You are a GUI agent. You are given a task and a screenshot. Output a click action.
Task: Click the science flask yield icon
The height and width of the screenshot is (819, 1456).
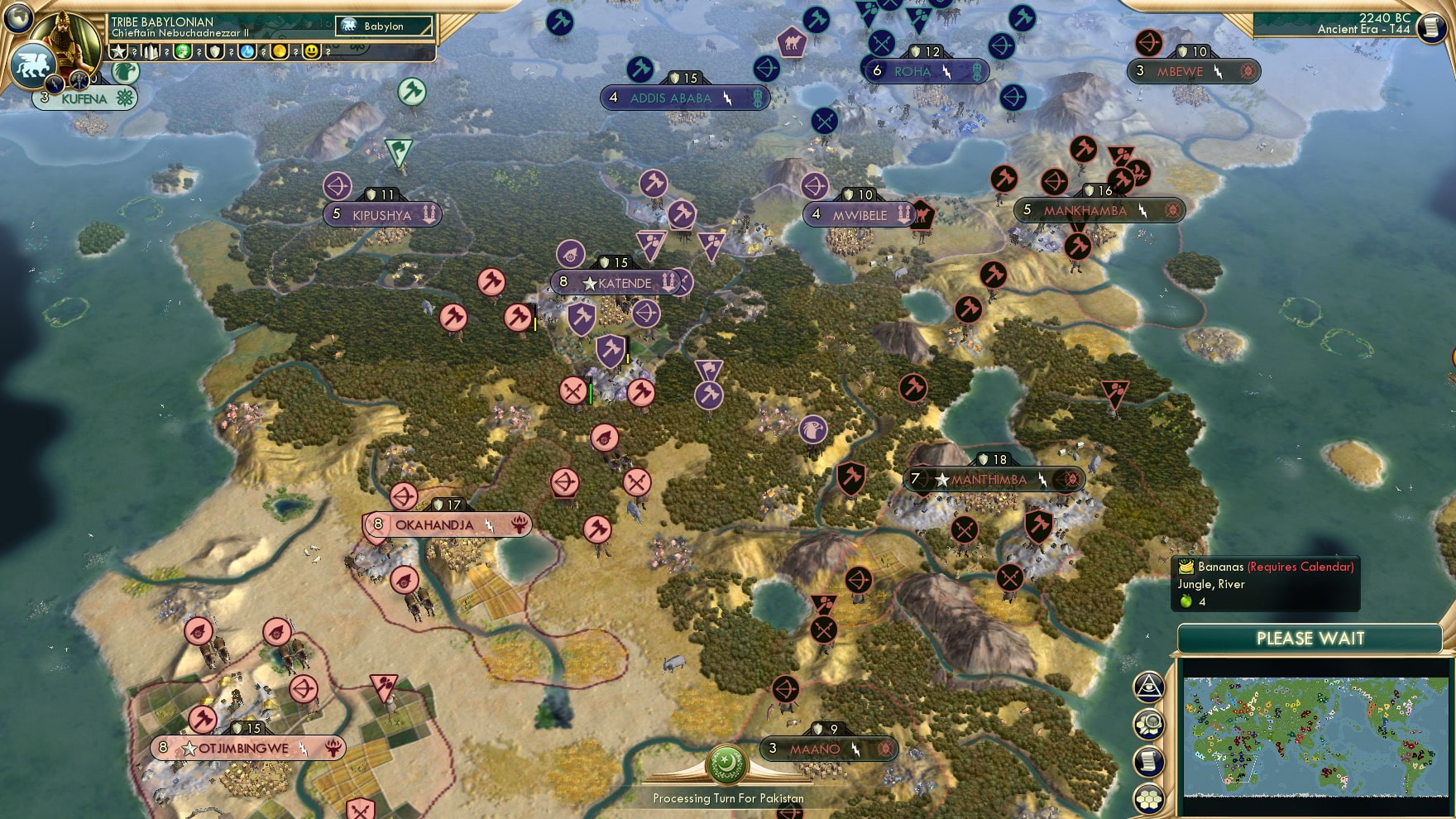click(x=246, y=51)
